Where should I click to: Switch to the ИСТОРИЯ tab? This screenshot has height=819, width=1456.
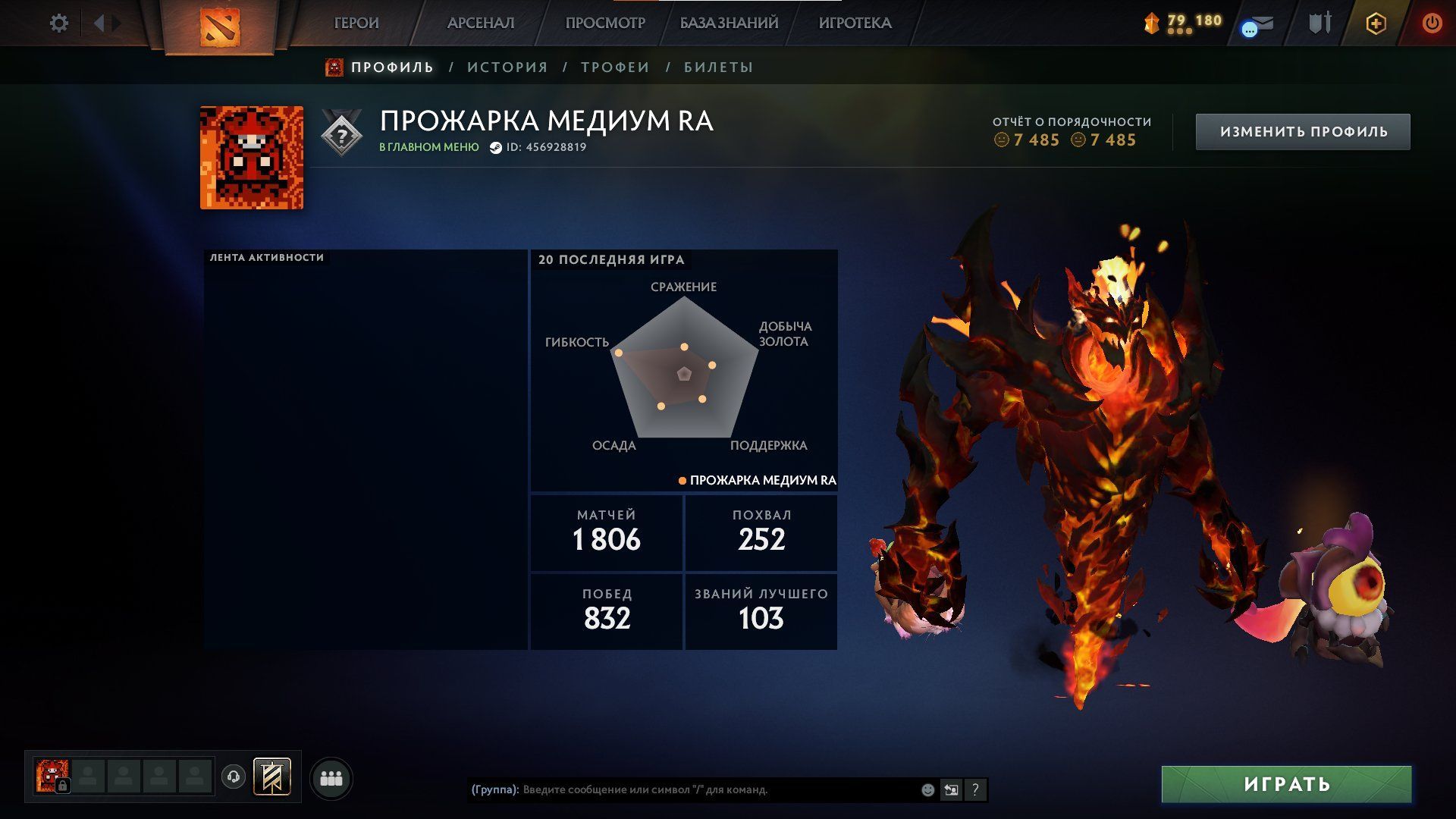[x=507, y=67]
